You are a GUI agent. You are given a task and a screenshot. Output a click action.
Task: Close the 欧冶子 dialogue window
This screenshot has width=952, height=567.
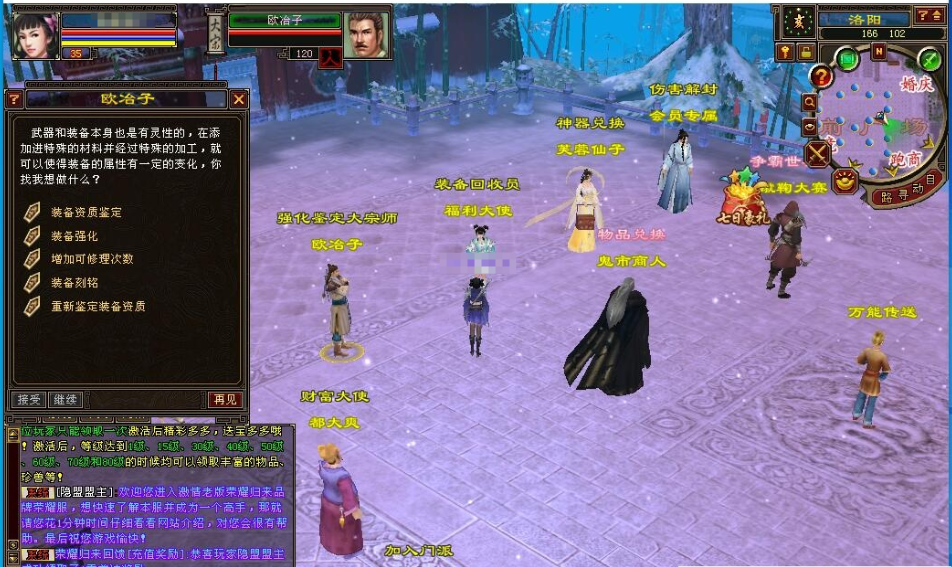click(x=239, y=99)
